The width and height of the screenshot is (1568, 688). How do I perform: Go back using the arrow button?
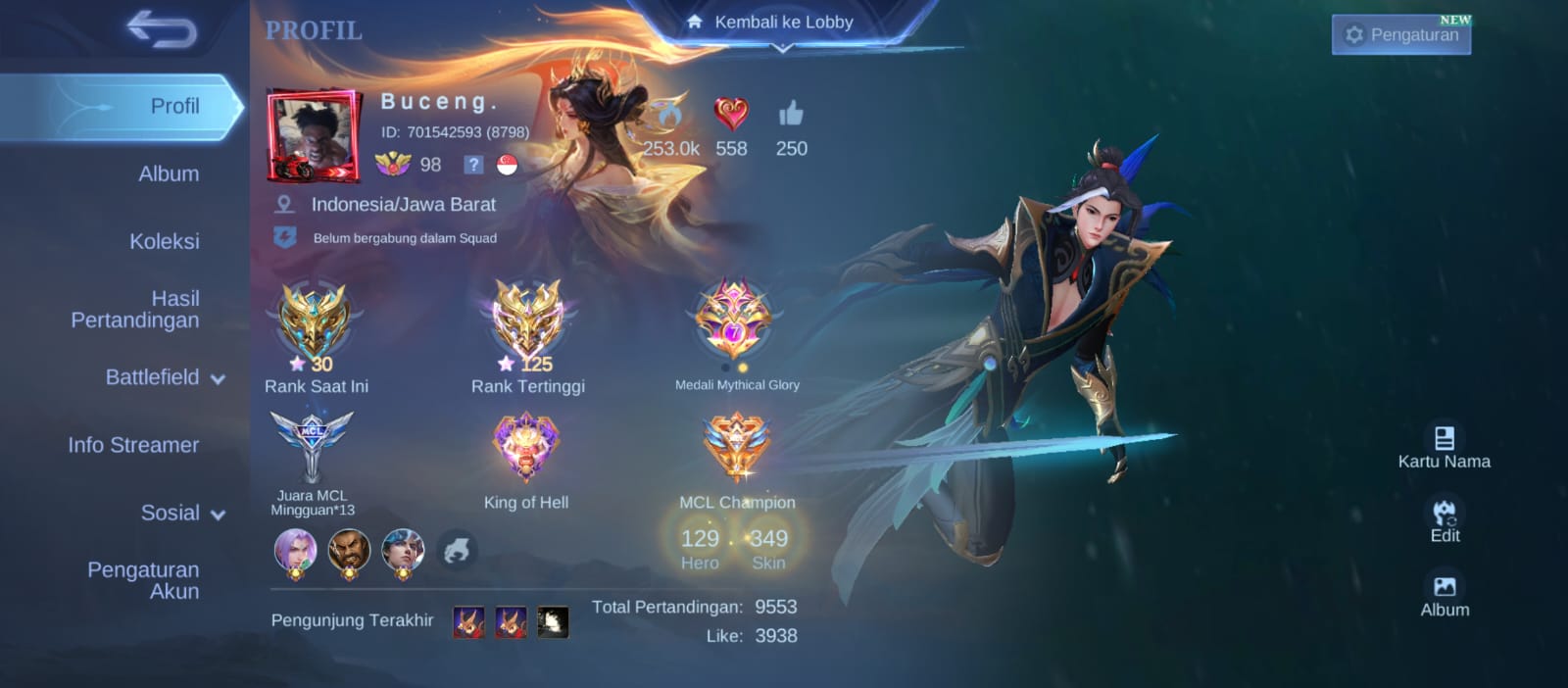[x=162, y=30]
